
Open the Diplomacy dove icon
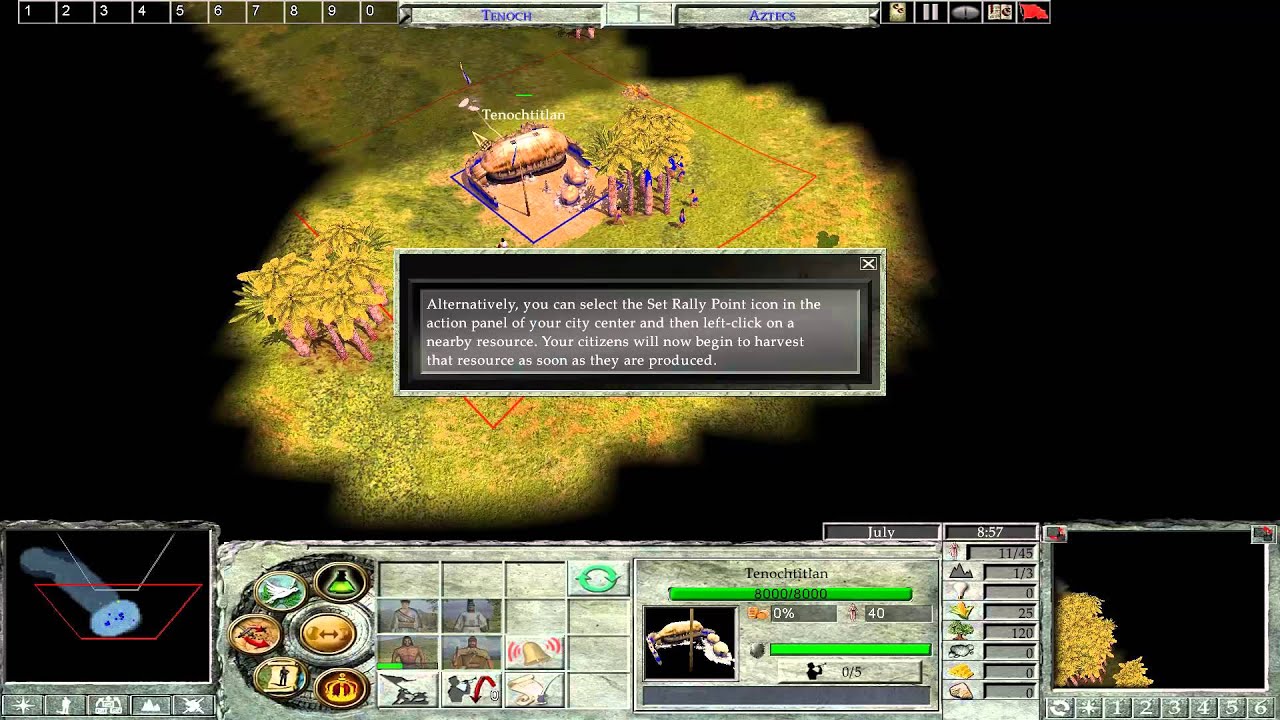(280, 588)
